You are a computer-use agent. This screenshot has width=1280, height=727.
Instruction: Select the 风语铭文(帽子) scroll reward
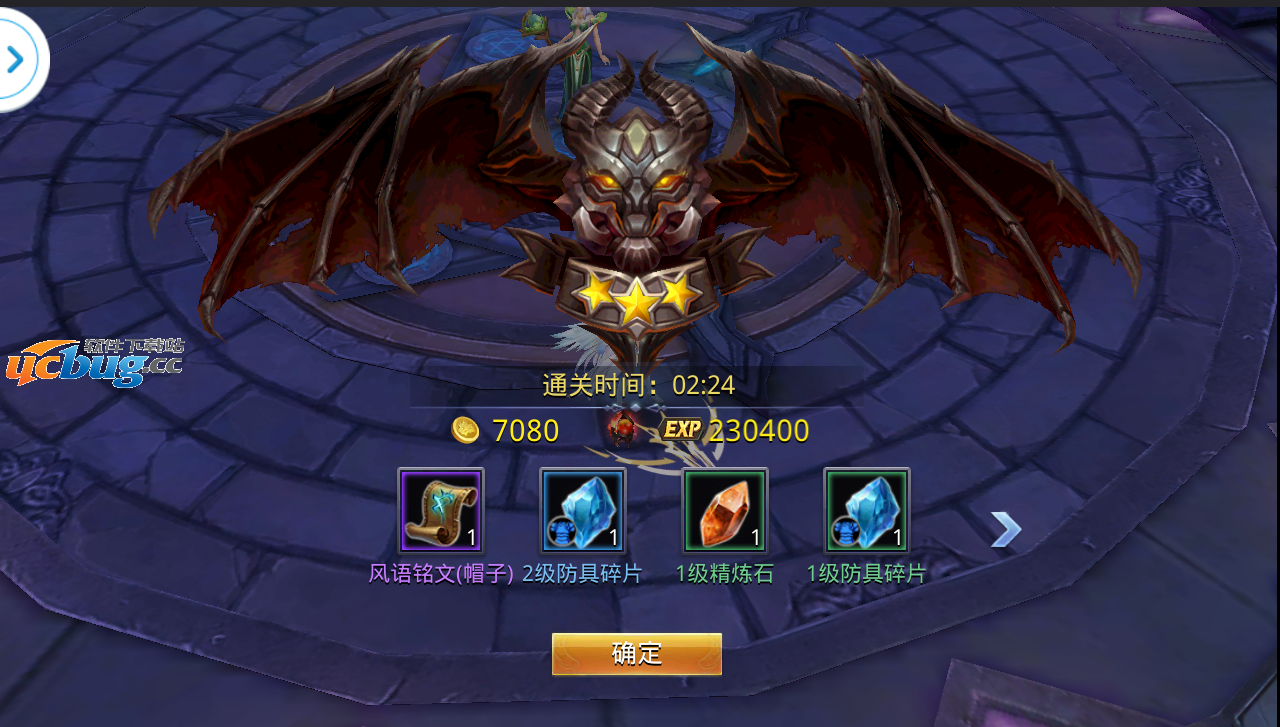point(441,510)
